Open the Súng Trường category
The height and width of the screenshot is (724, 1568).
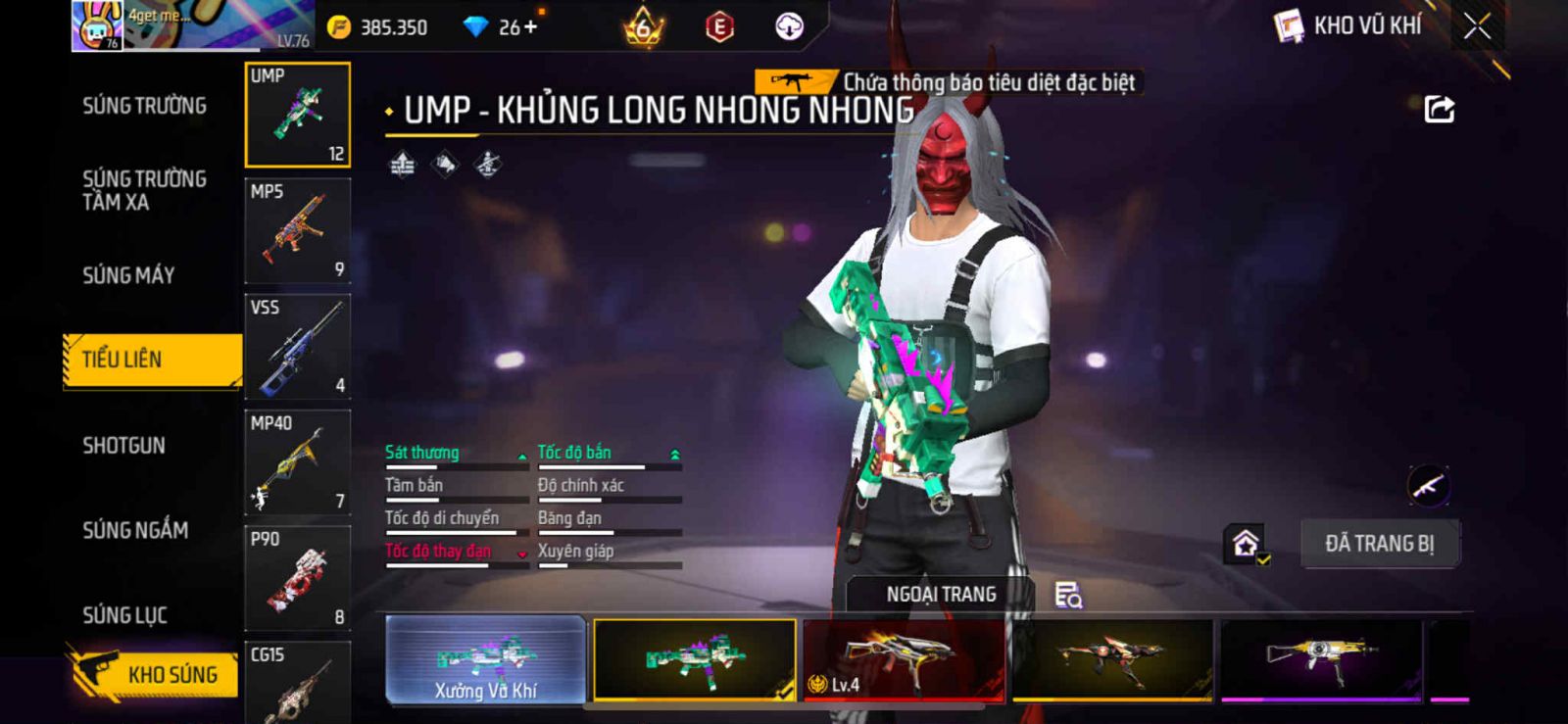tap(144, 106)
